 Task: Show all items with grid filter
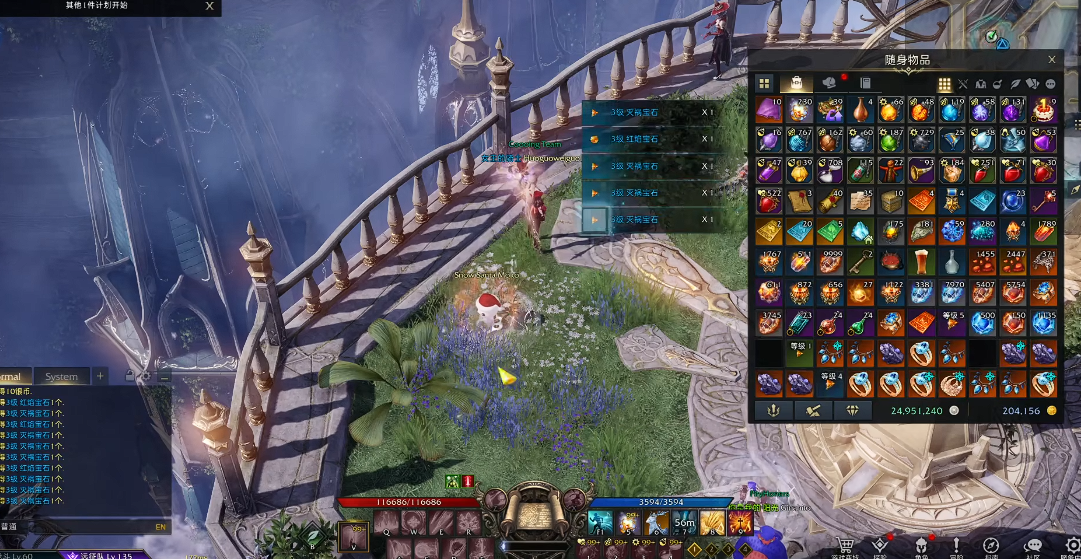click(x=944, y=84)
